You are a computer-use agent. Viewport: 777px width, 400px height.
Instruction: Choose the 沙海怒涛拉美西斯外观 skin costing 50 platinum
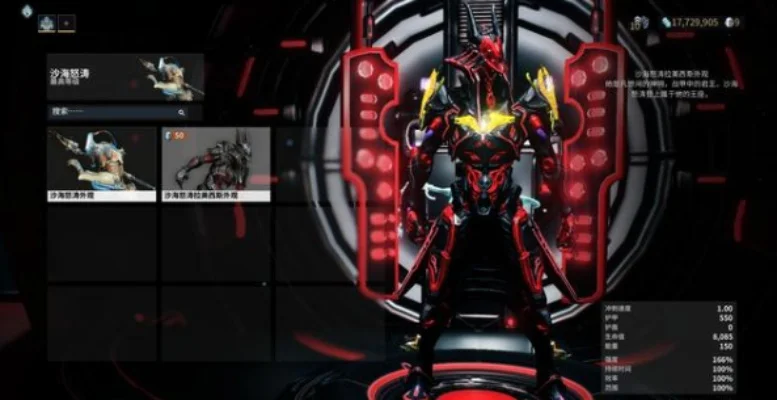pos(215,163)
